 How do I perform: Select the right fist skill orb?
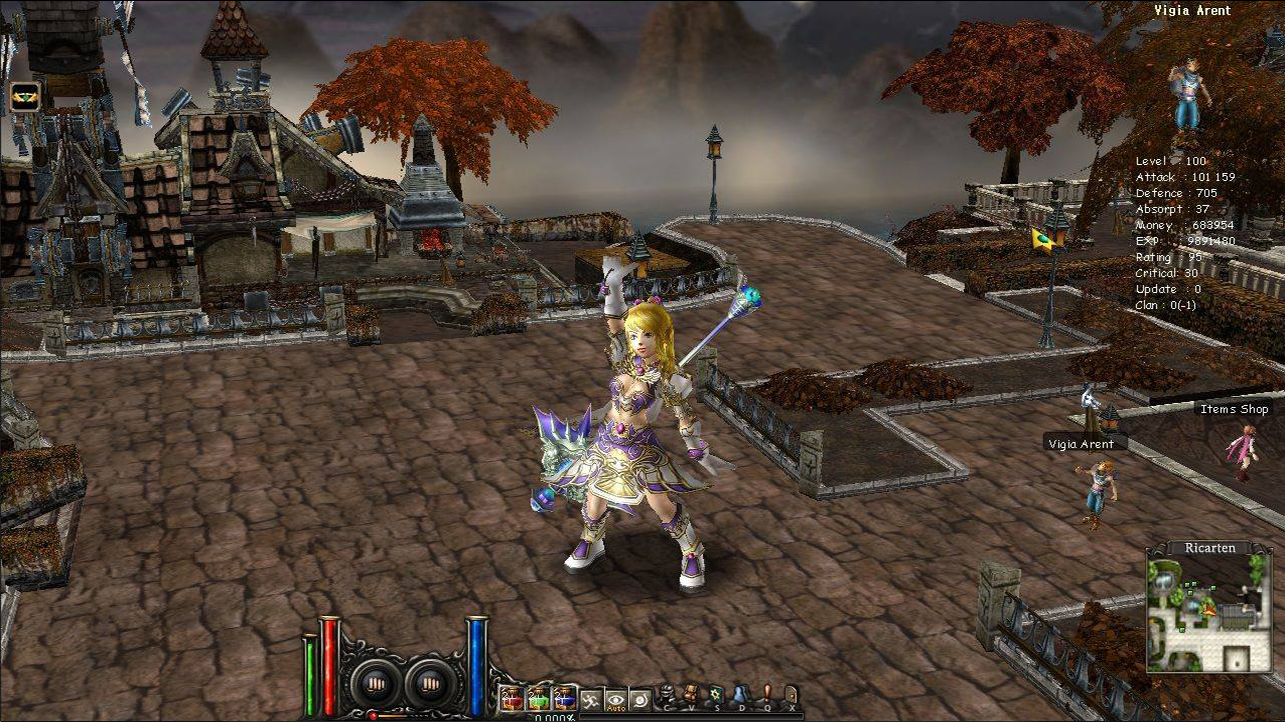click(430, 684)
